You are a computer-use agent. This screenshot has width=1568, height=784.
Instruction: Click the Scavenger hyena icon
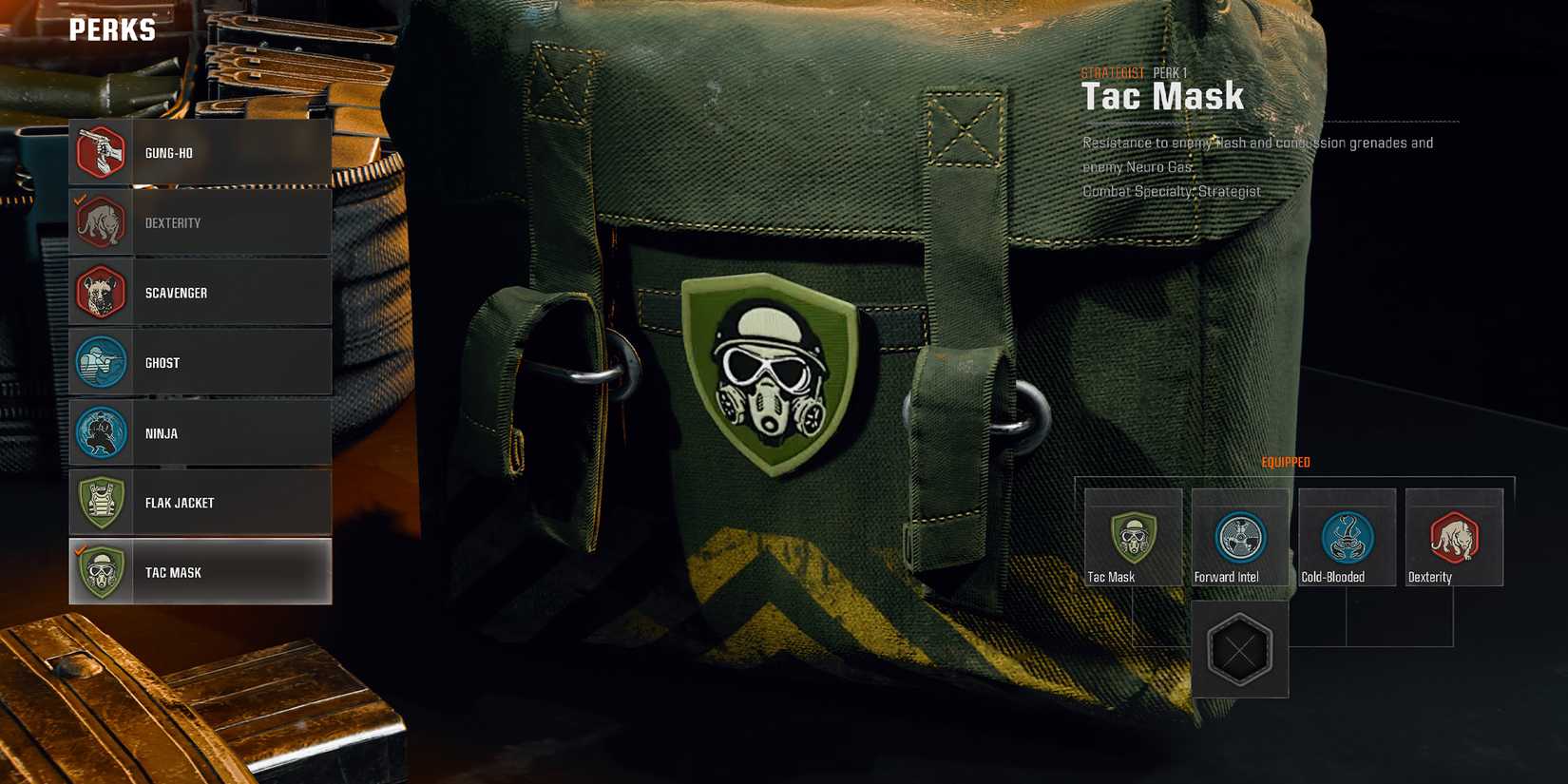(101, 293)
